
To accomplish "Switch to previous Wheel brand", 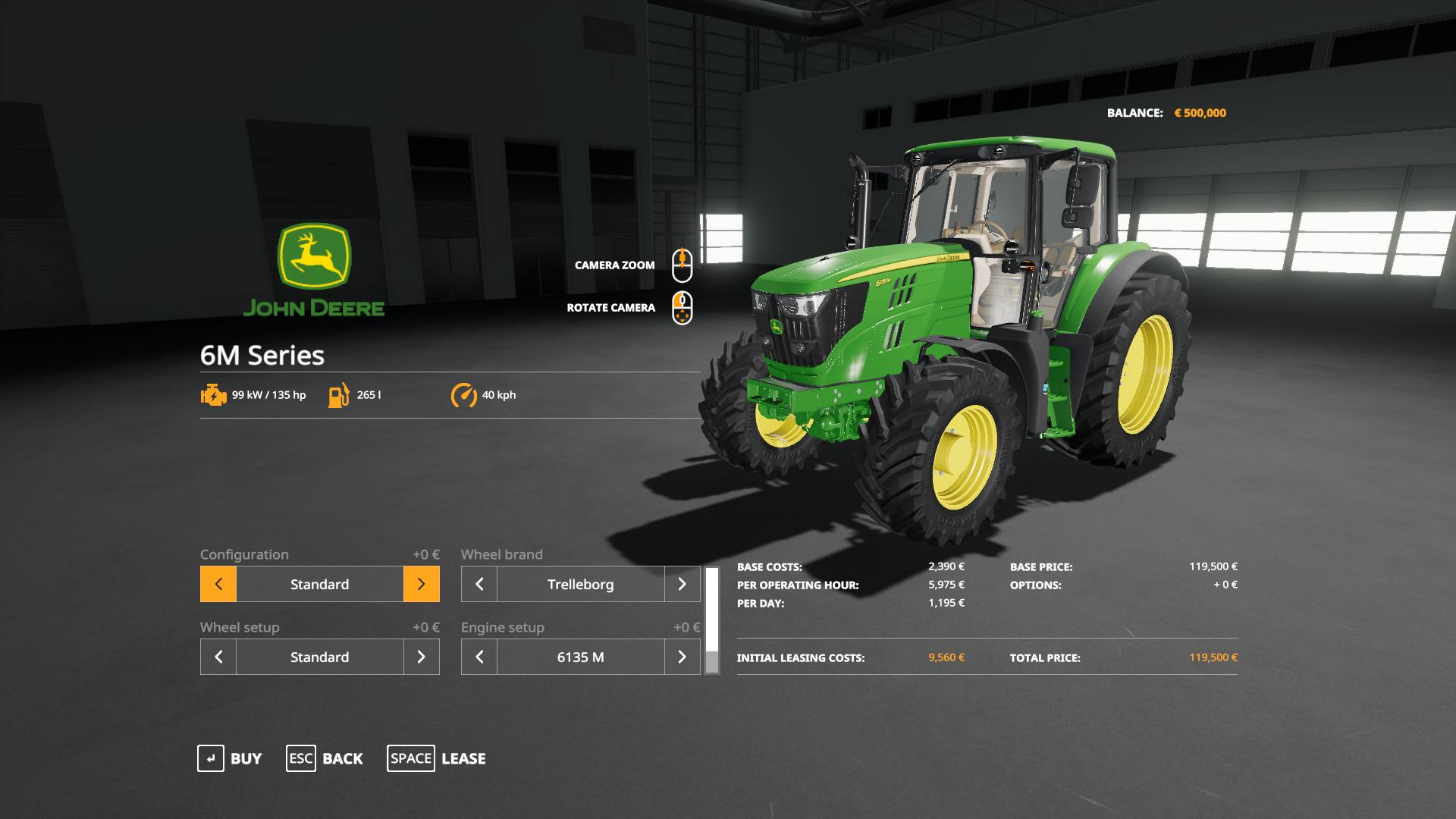I will 479,584.
